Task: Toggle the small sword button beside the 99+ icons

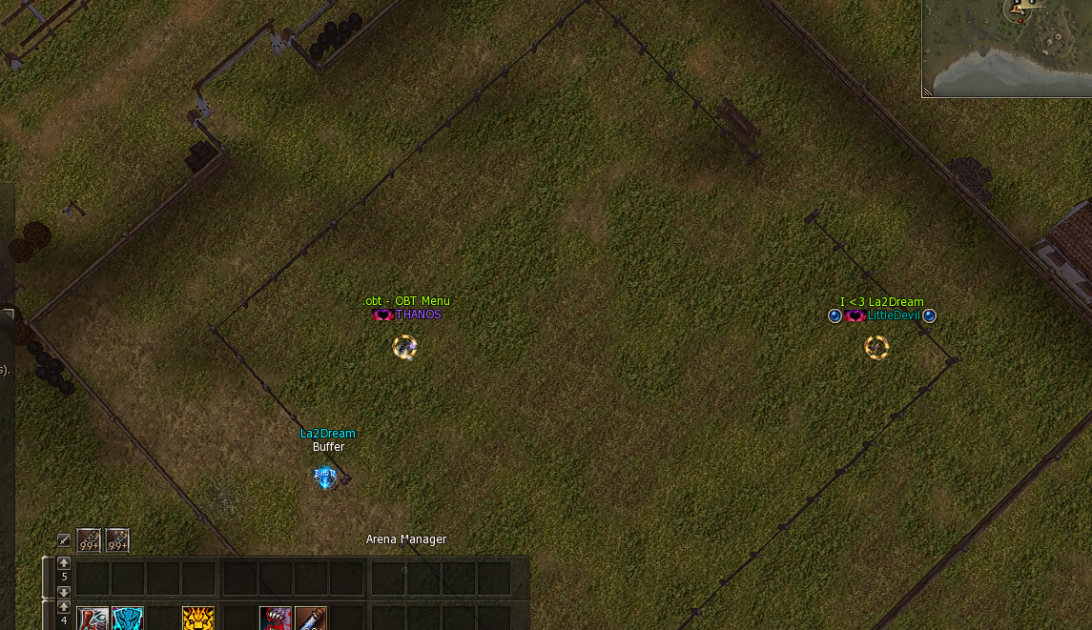Action: pyautogui.click(x=64, y=541)
